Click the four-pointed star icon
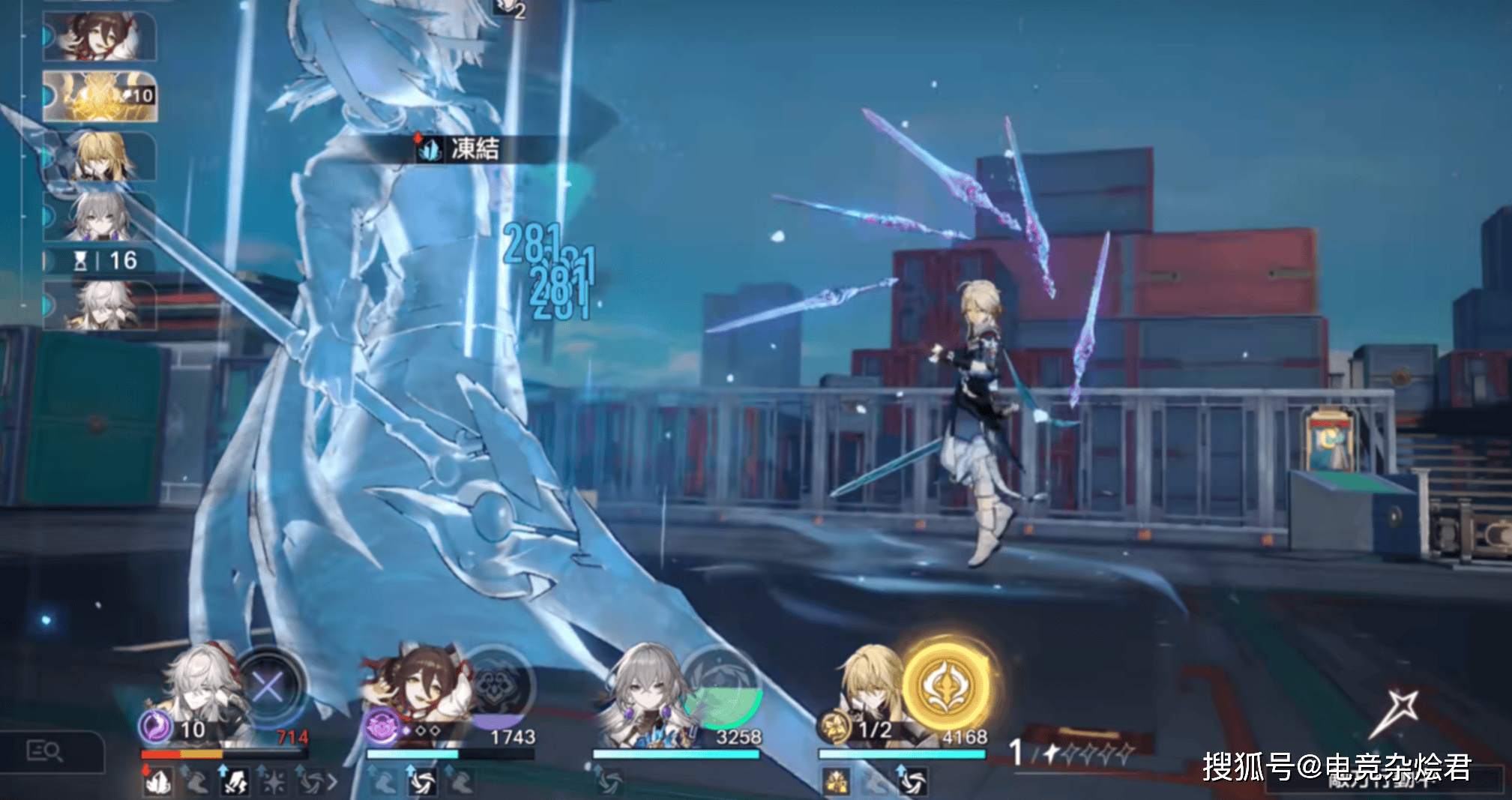The height and width of the screenshot is (800, 1512). [1397, 712]
